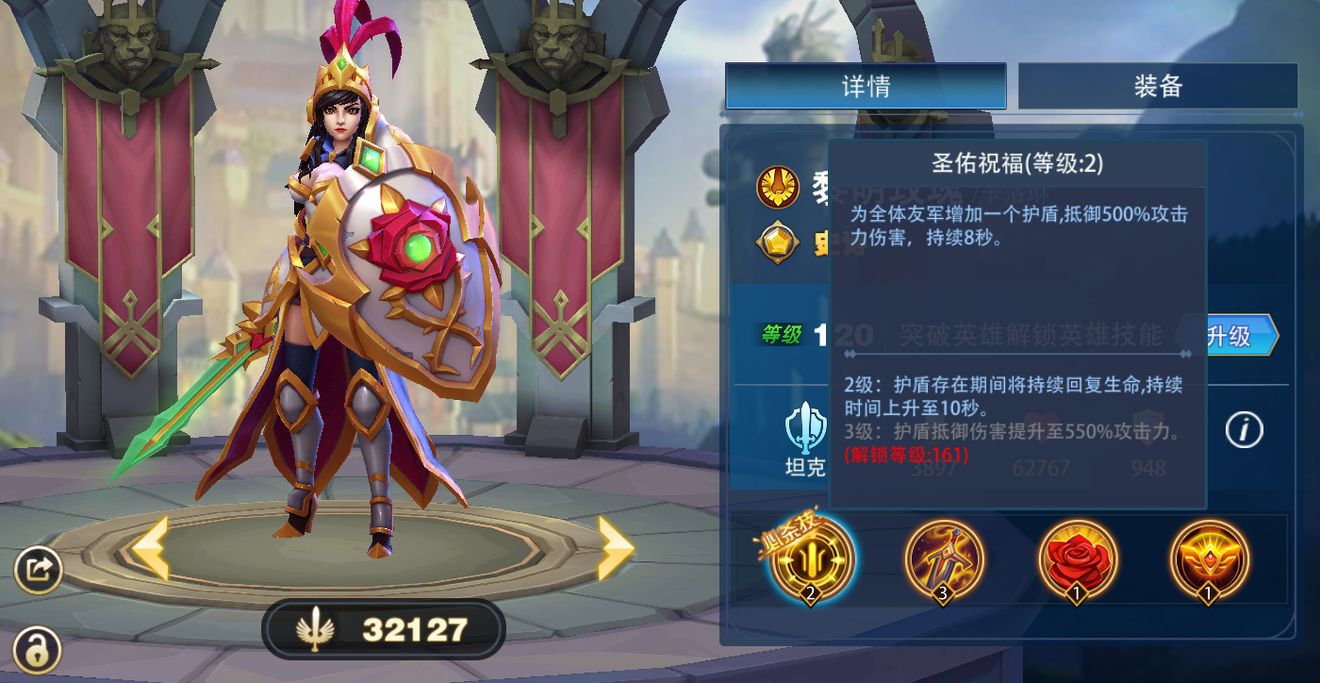The height and width of the screenshot is (683, 1320).
Task: Toggle the padlock lock icon
Action: pyautogui.click(x=37, y=650)
